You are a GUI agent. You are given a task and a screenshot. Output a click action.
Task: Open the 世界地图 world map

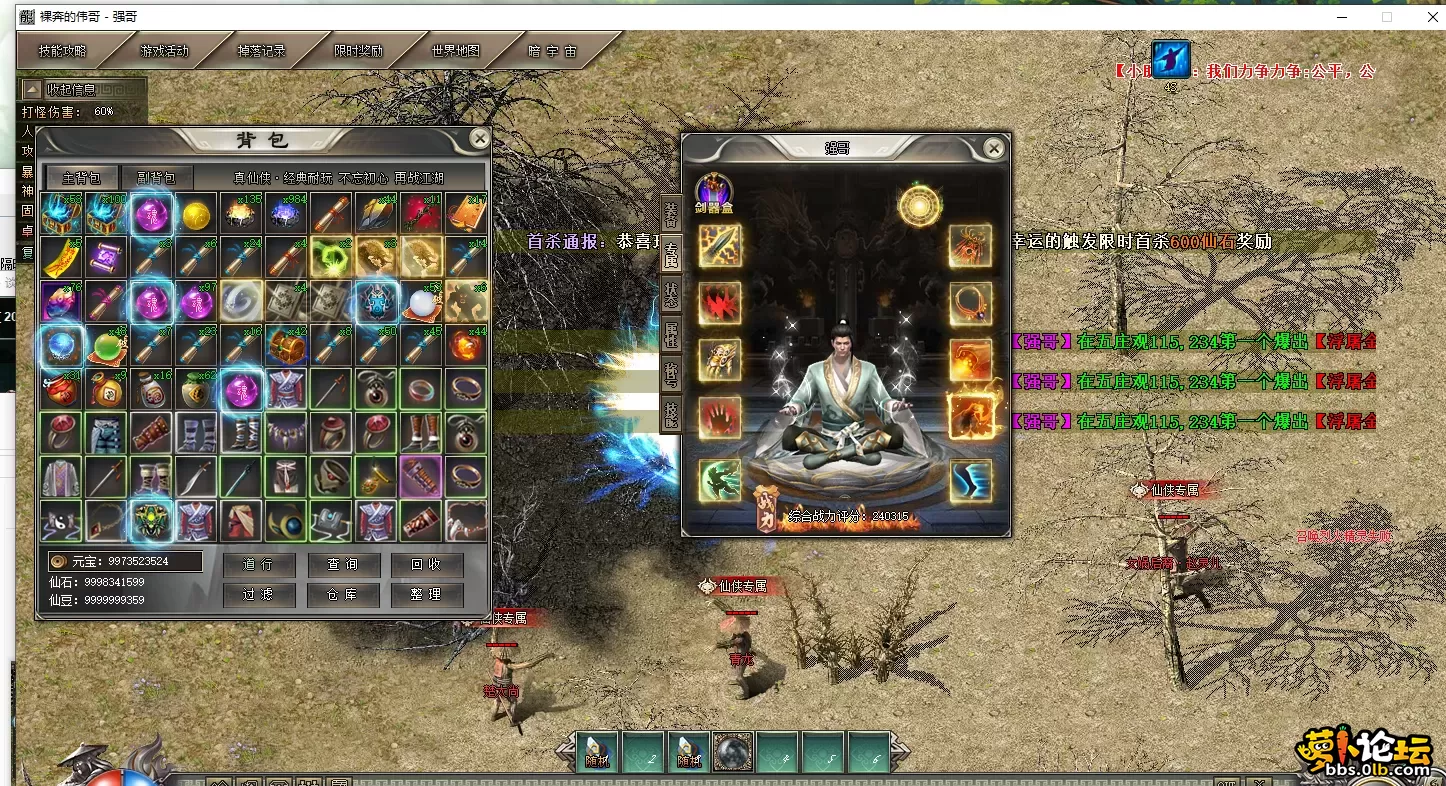click(x=456, y=51)
